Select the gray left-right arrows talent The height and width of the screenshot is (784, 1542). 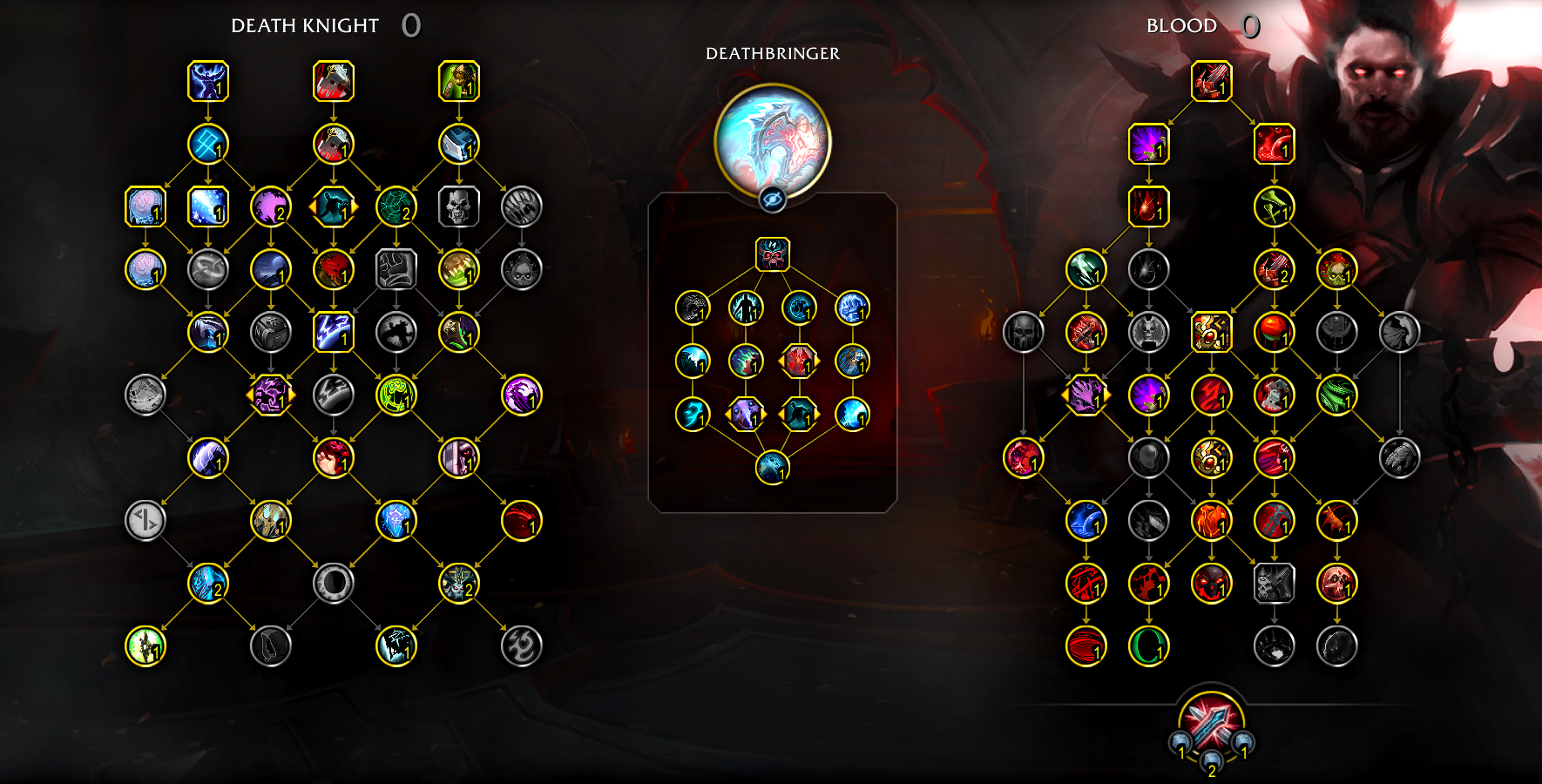pyautogui.click(x=145, y=521)
